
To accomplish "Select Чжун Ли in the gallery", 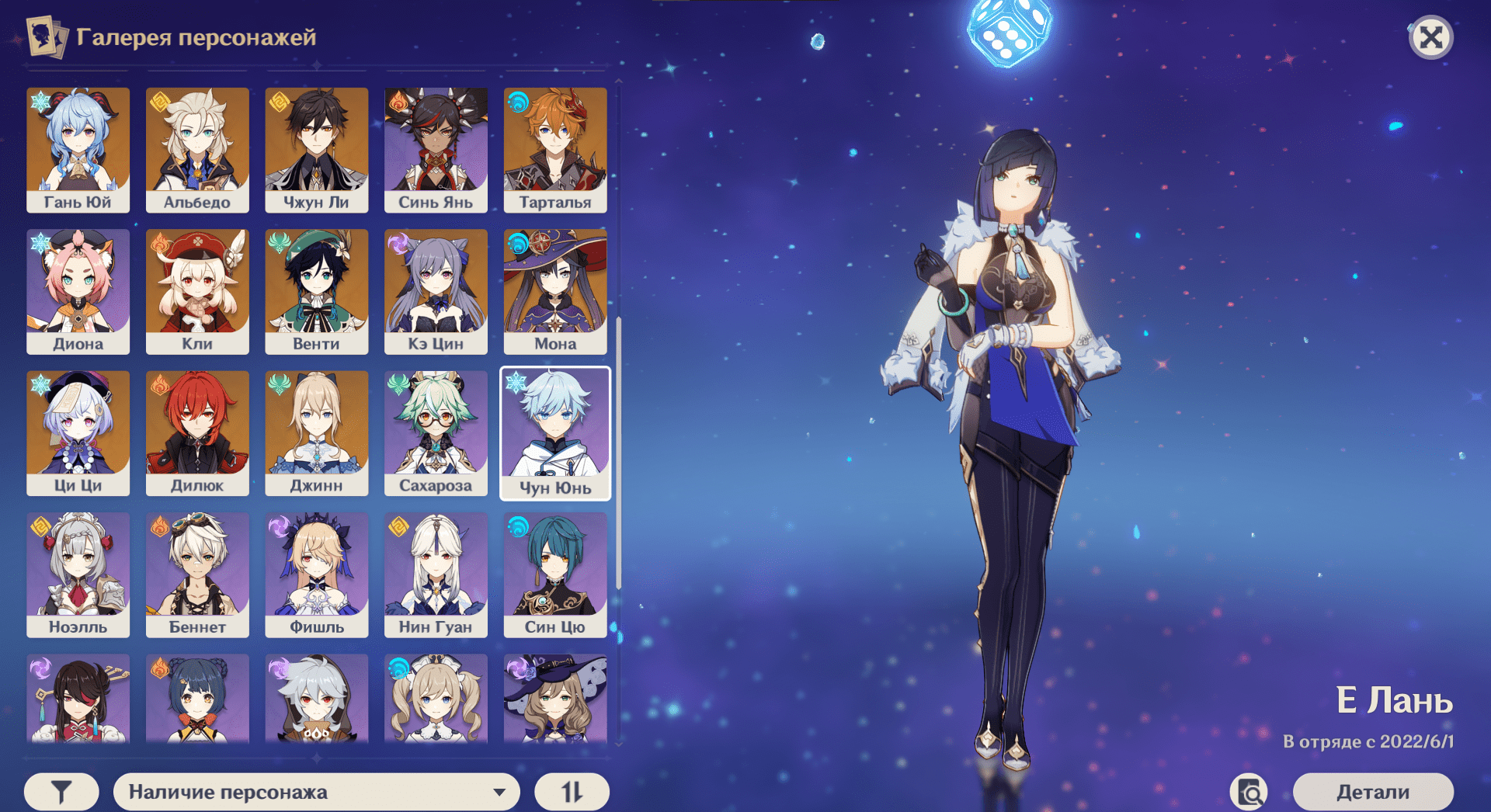I will point(316,150).
